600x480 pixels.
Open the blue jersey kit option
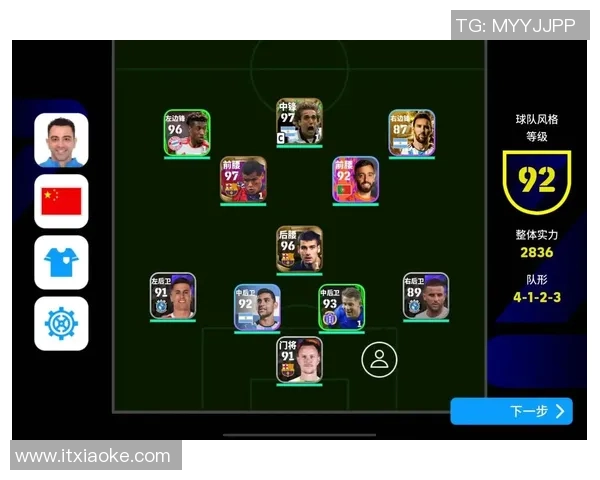pos(61,262)
